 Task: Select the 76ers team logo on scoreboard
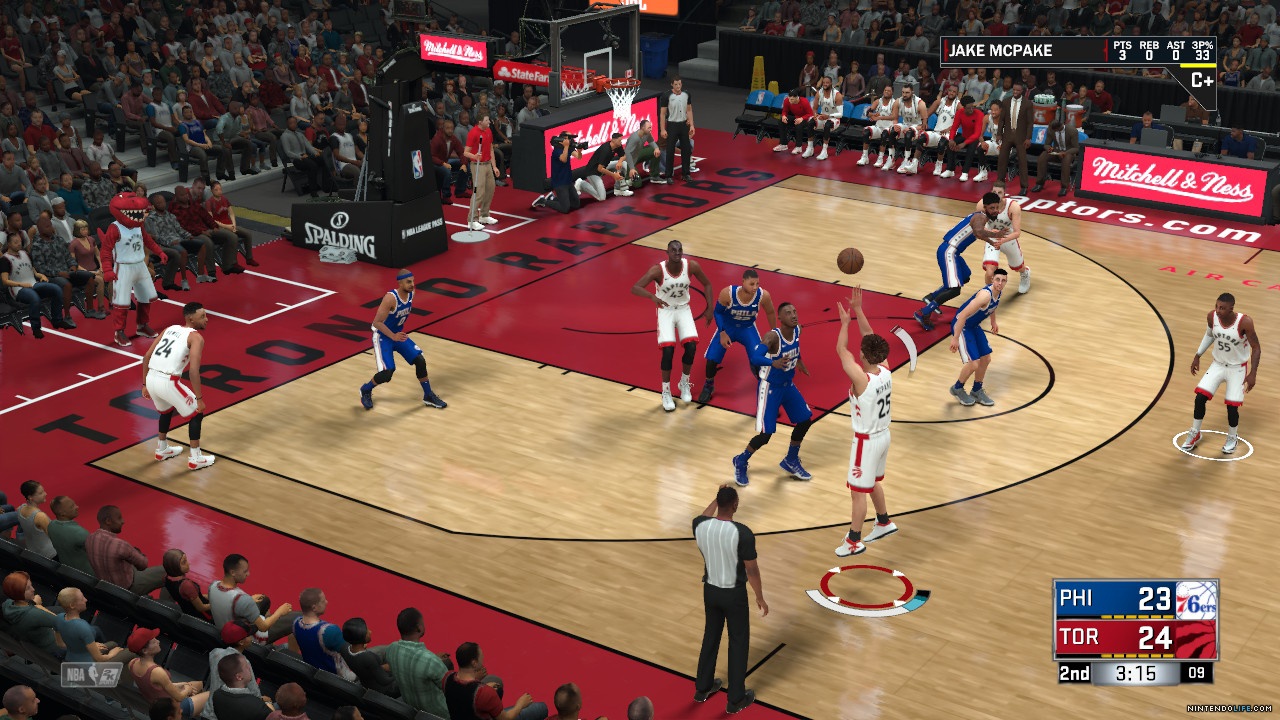point(1196,600)
